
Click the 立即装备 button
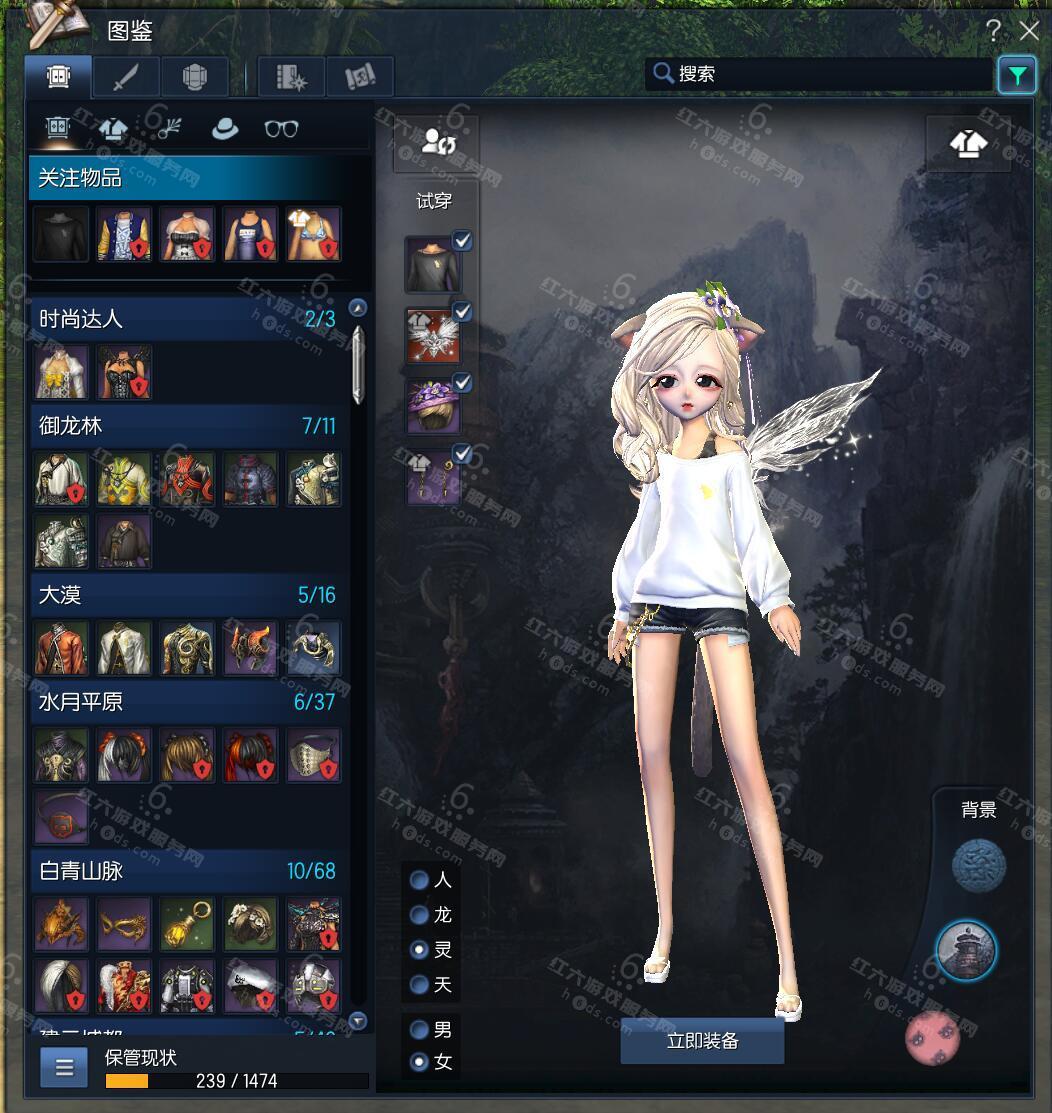(702, 1041)
